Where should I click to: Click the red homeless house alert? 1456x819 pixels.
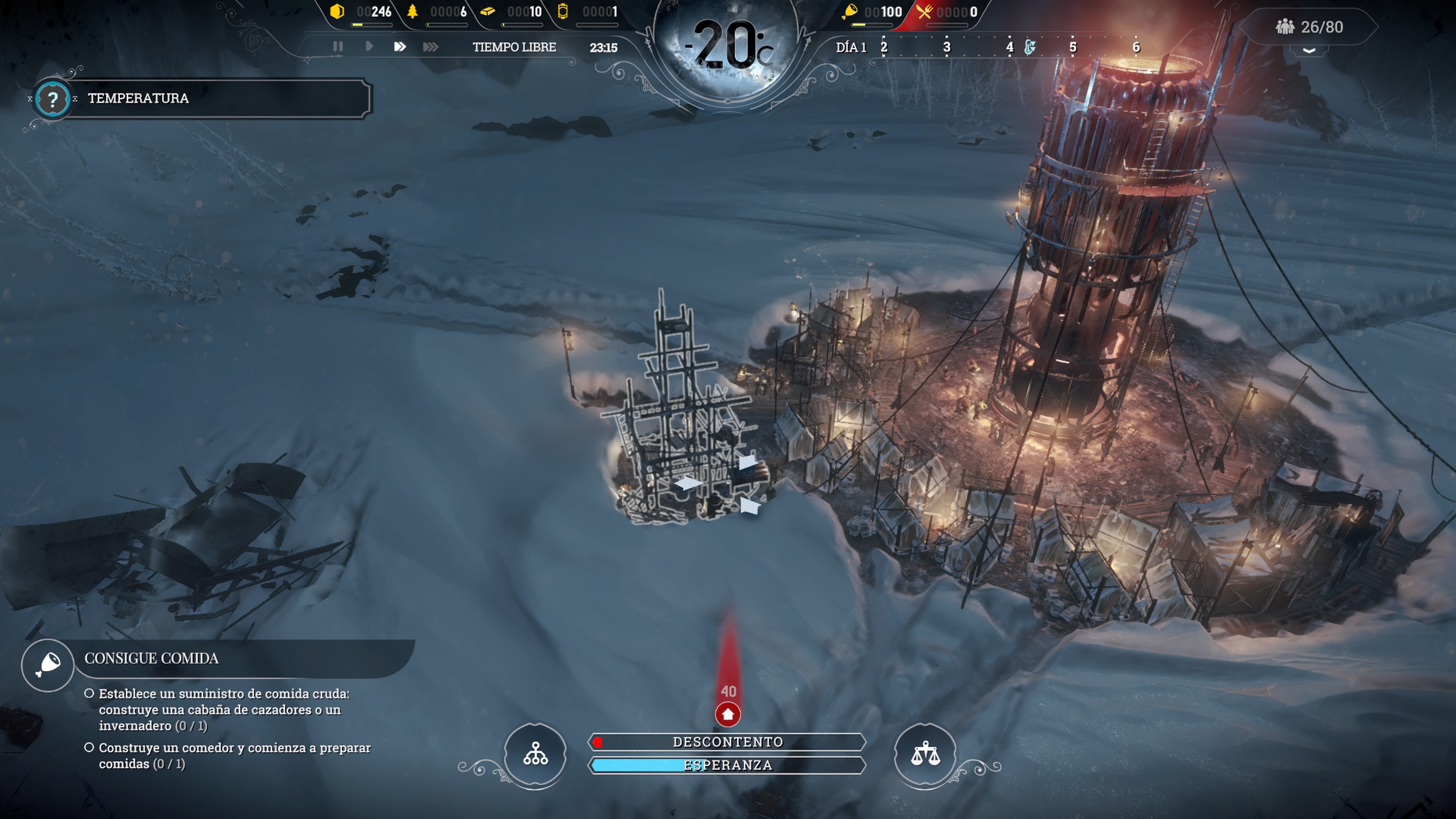[x=728, y=714]
